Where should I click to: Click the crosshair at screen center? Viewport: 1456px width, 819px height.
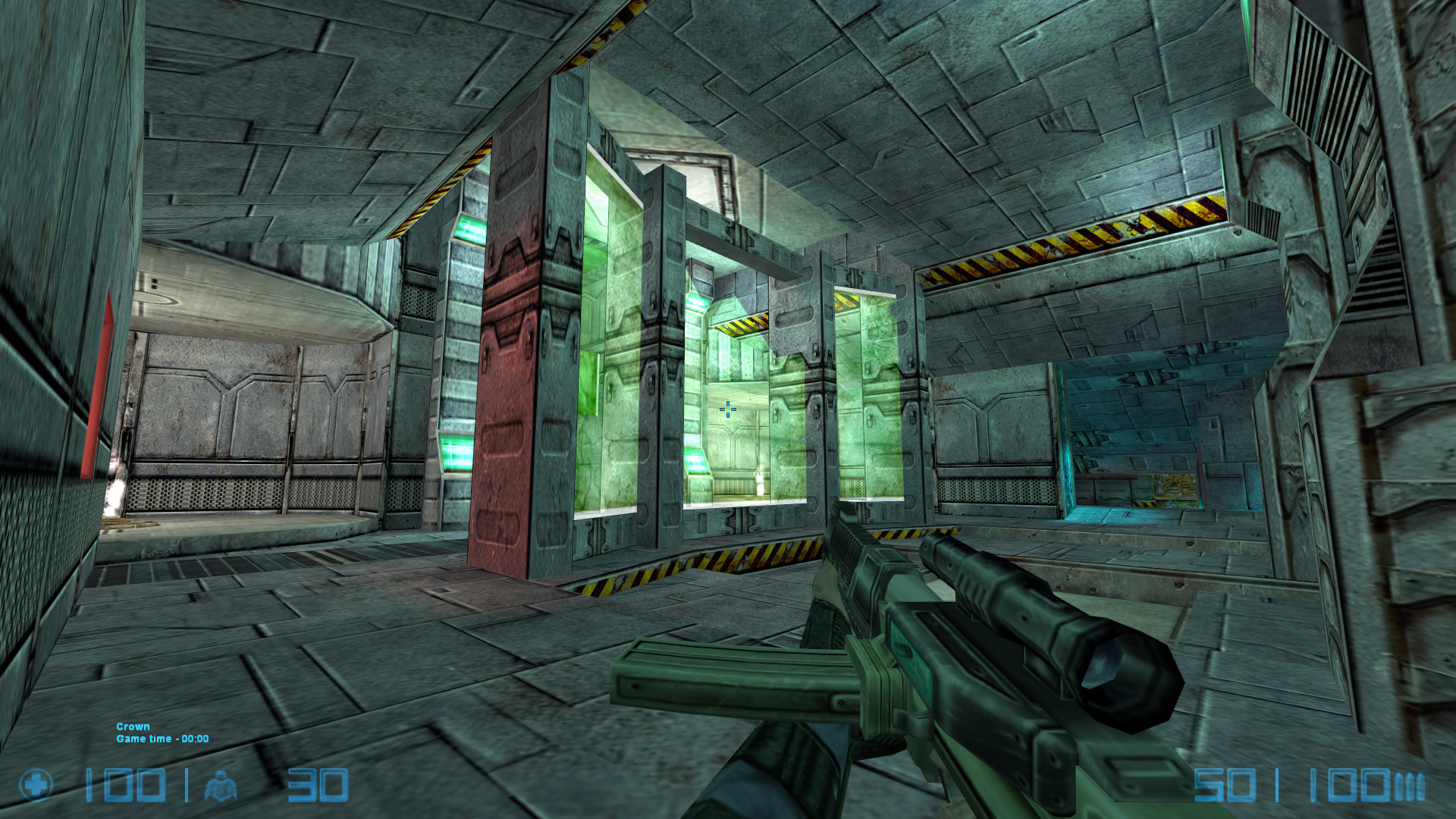coord(727,409)
